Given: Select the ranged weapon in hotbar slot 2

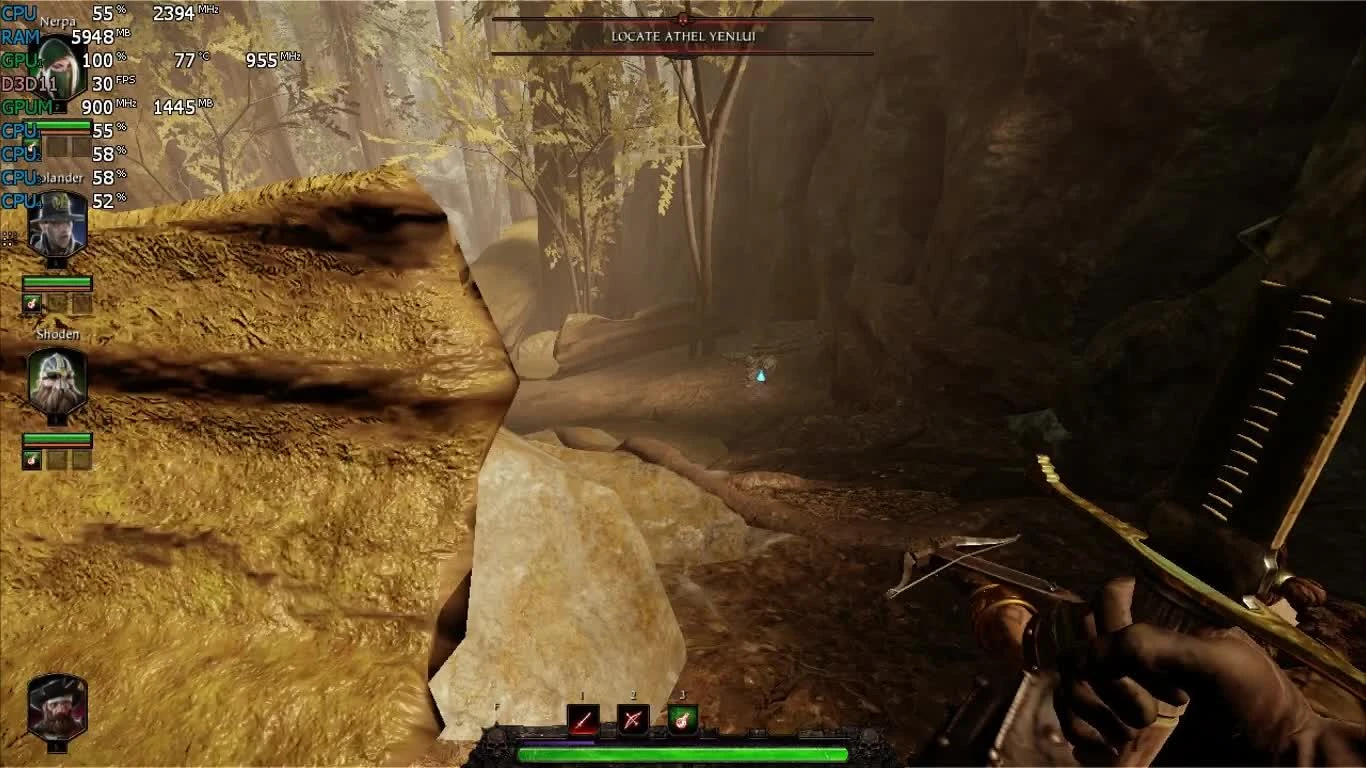Looking at the screenshot, I should 633,720.
